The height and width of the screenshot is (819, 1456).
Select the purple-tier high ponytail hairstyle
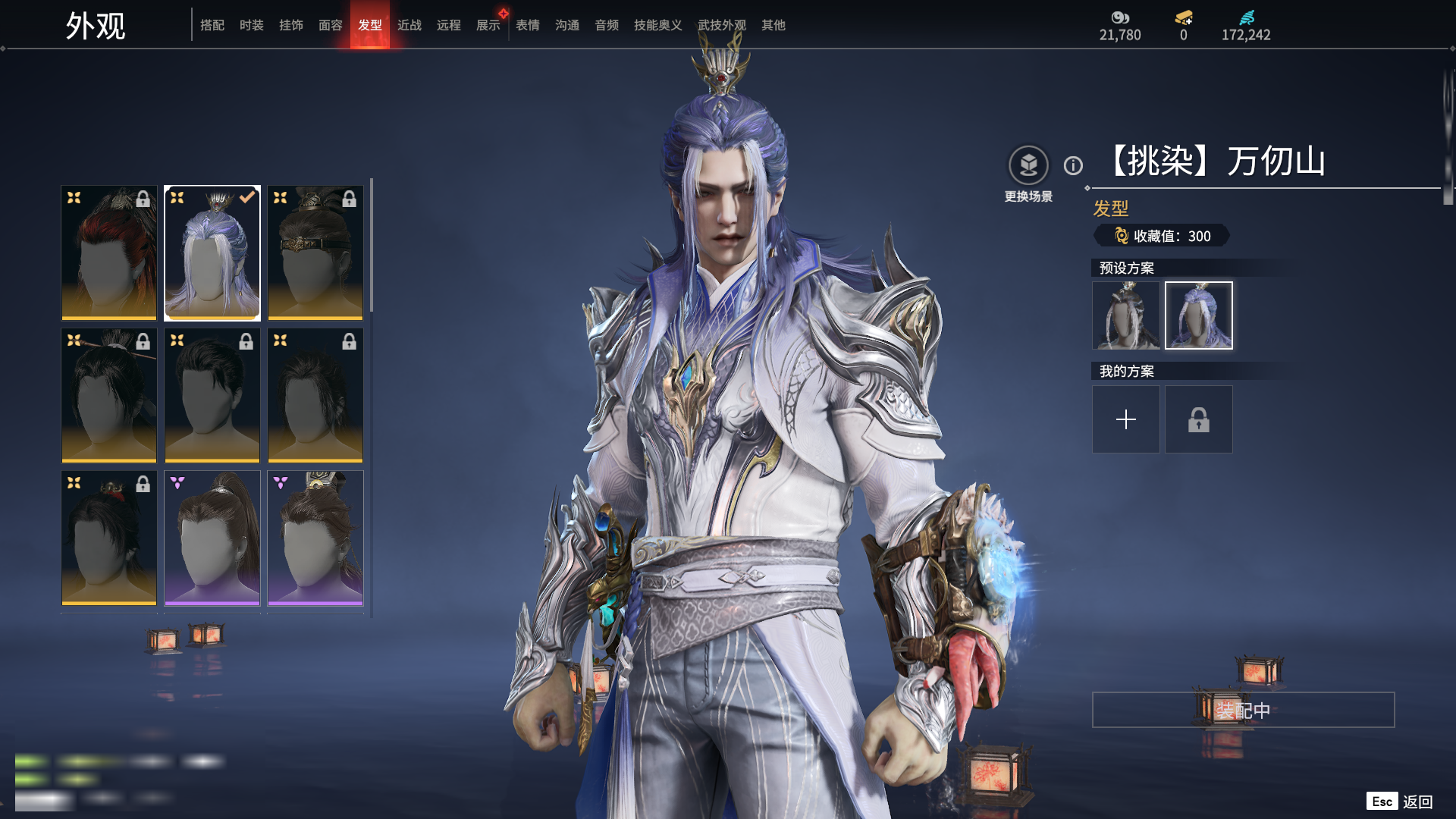point(212,538)
